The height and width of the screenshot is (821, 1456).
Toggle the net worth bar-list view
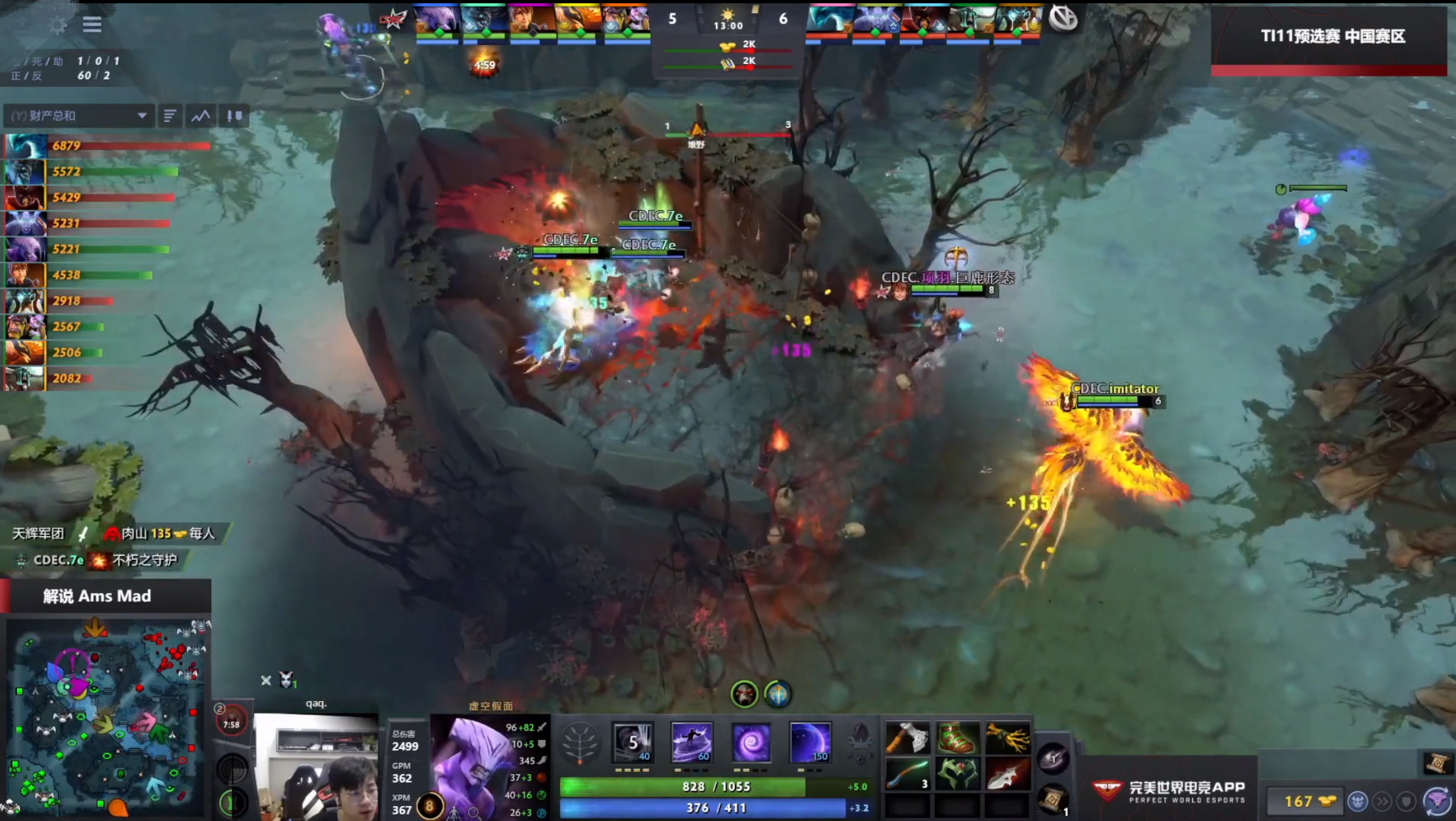click(171, 116)
